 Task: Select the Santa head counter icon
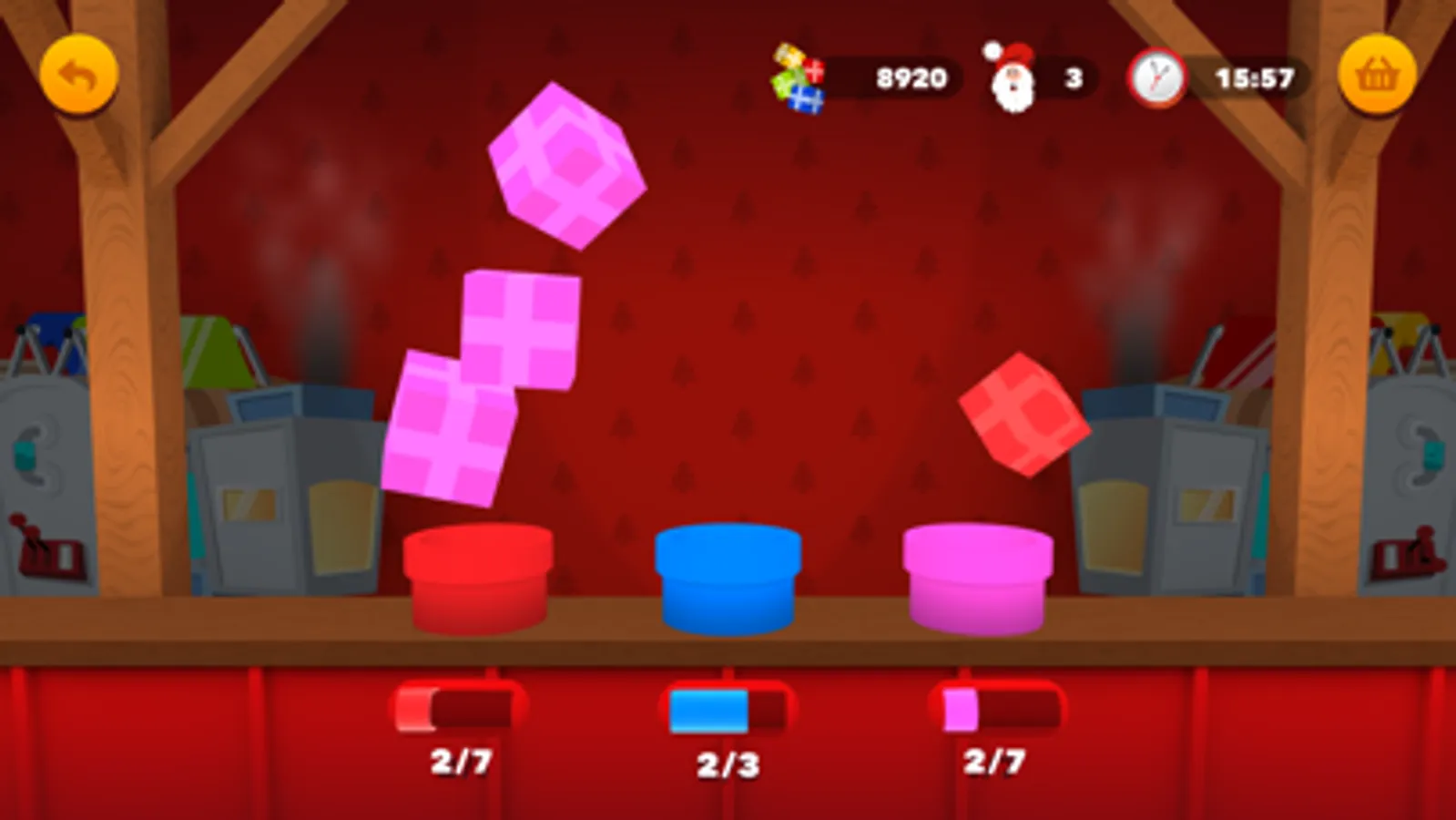pyautogui.click(x=1013, y=77)
